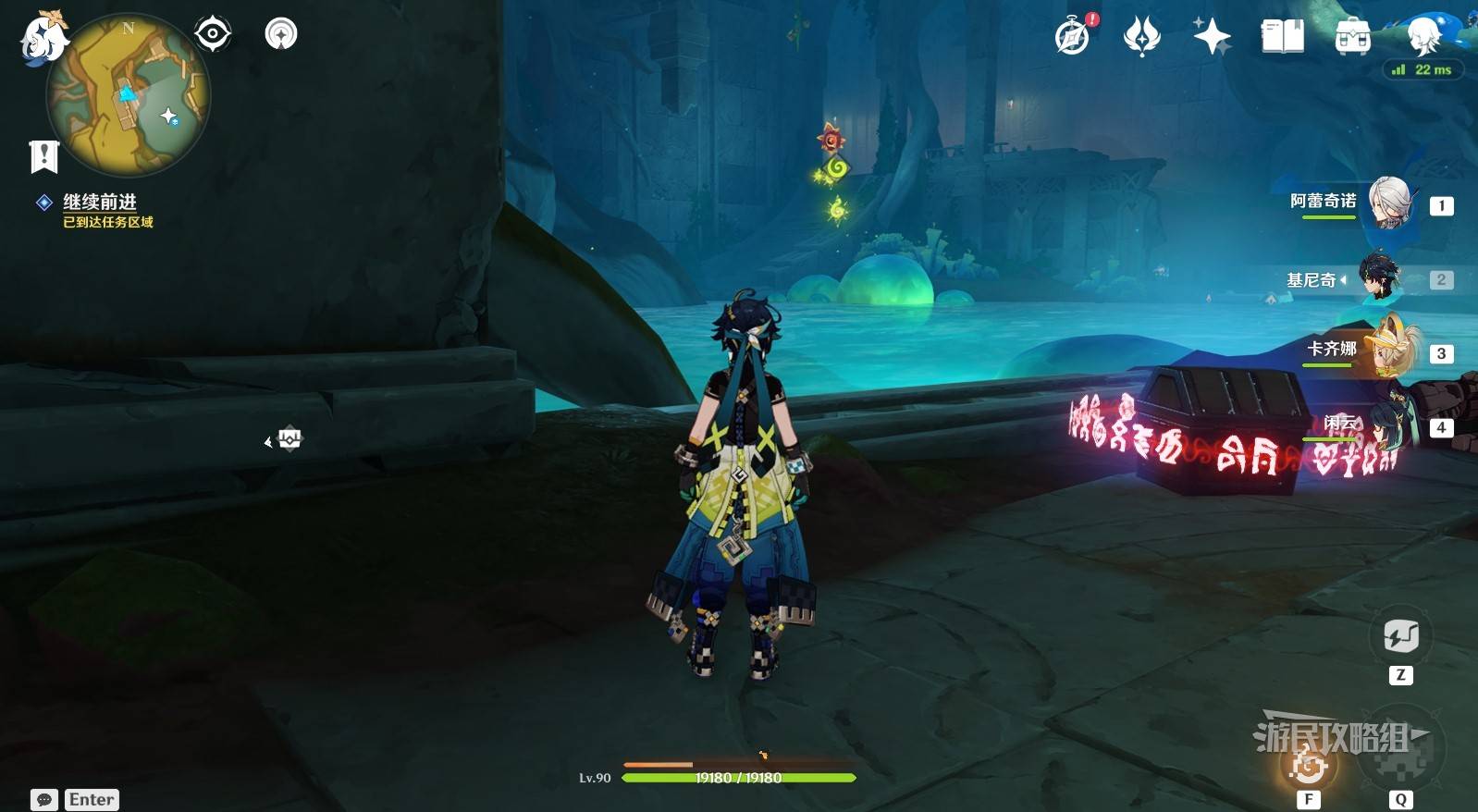
Task: Open the backpack inventory icon
Action: click(x=1352, y=37)
